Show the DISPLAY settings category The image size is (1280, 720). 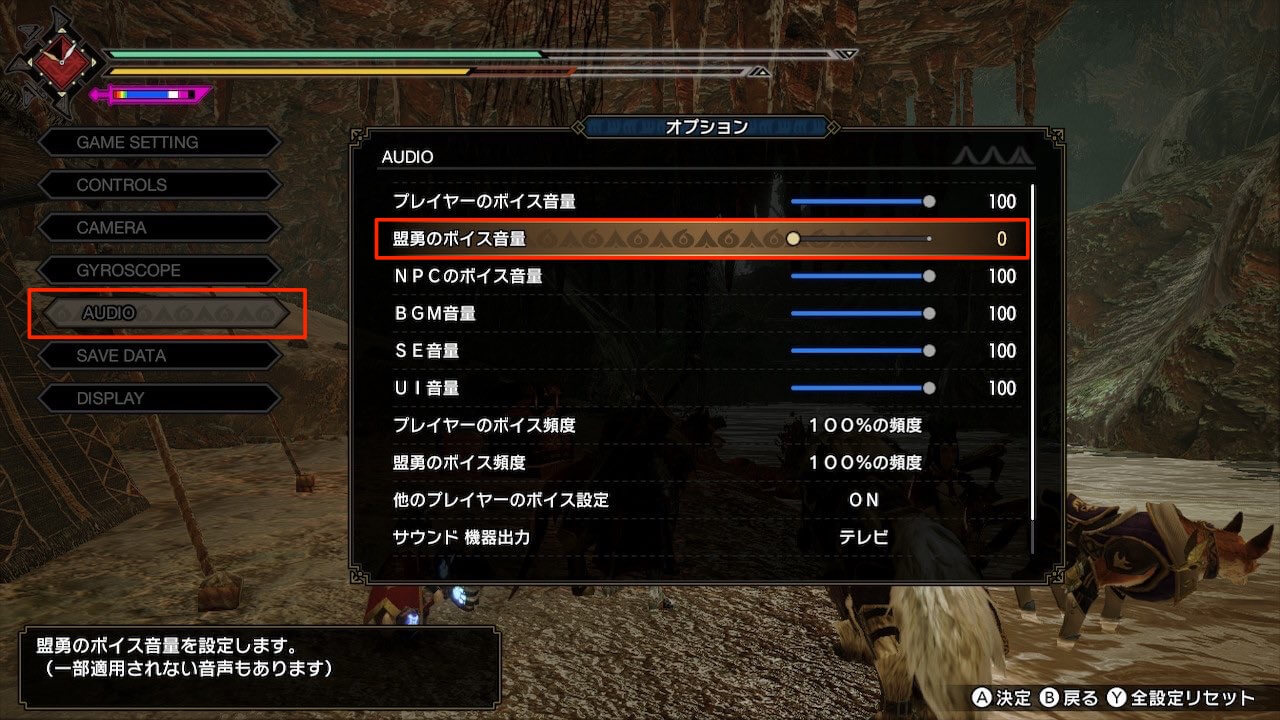click(158, 398)
